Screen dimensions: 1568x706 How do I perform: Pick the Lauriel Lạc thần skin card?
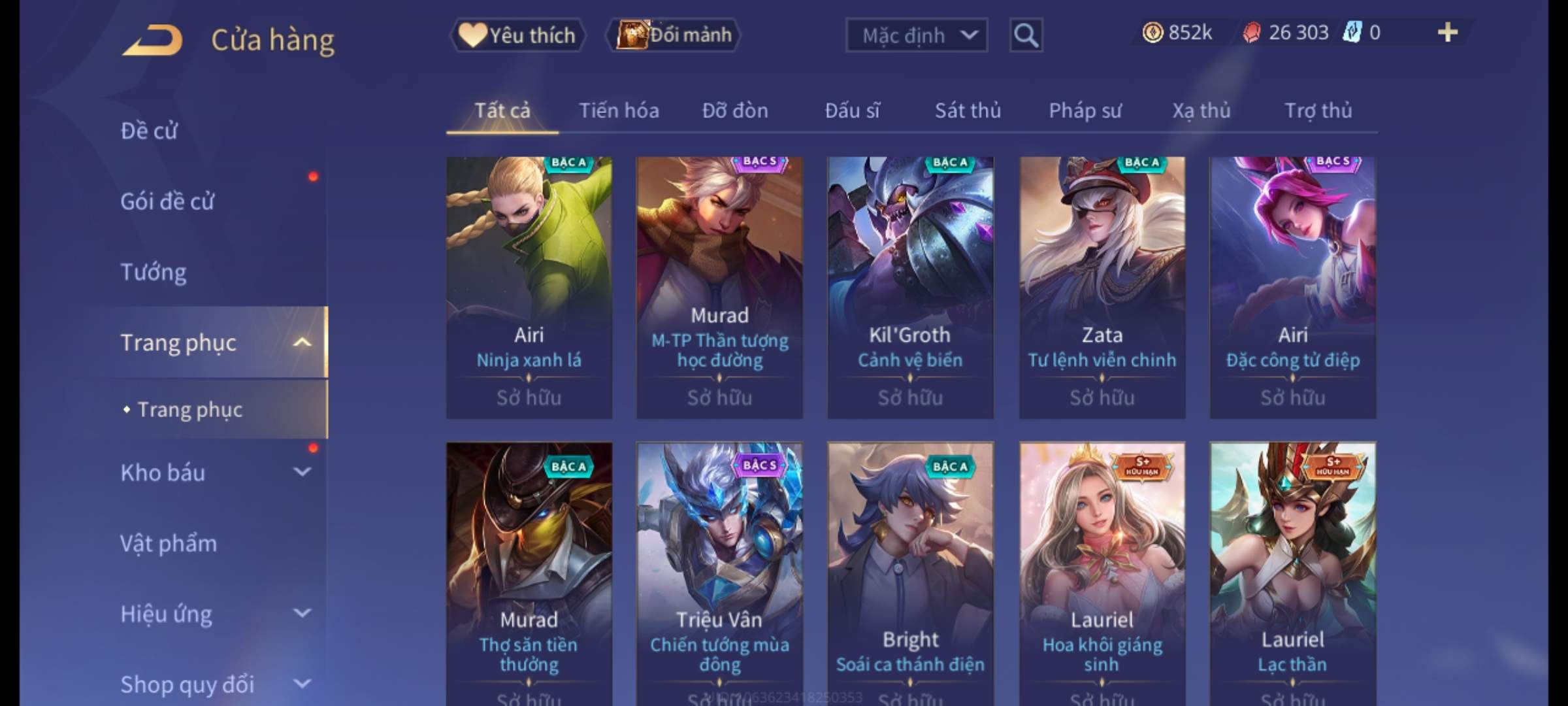1292,569
